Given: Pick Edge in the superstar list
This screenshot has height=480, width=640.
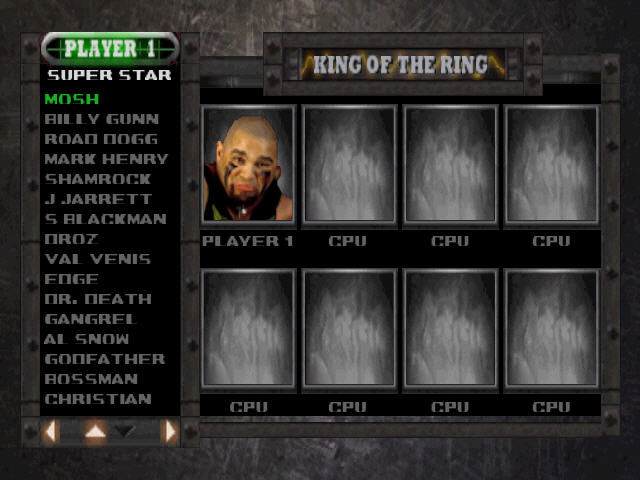Looking at the screenshot, I should click(71, 279).
